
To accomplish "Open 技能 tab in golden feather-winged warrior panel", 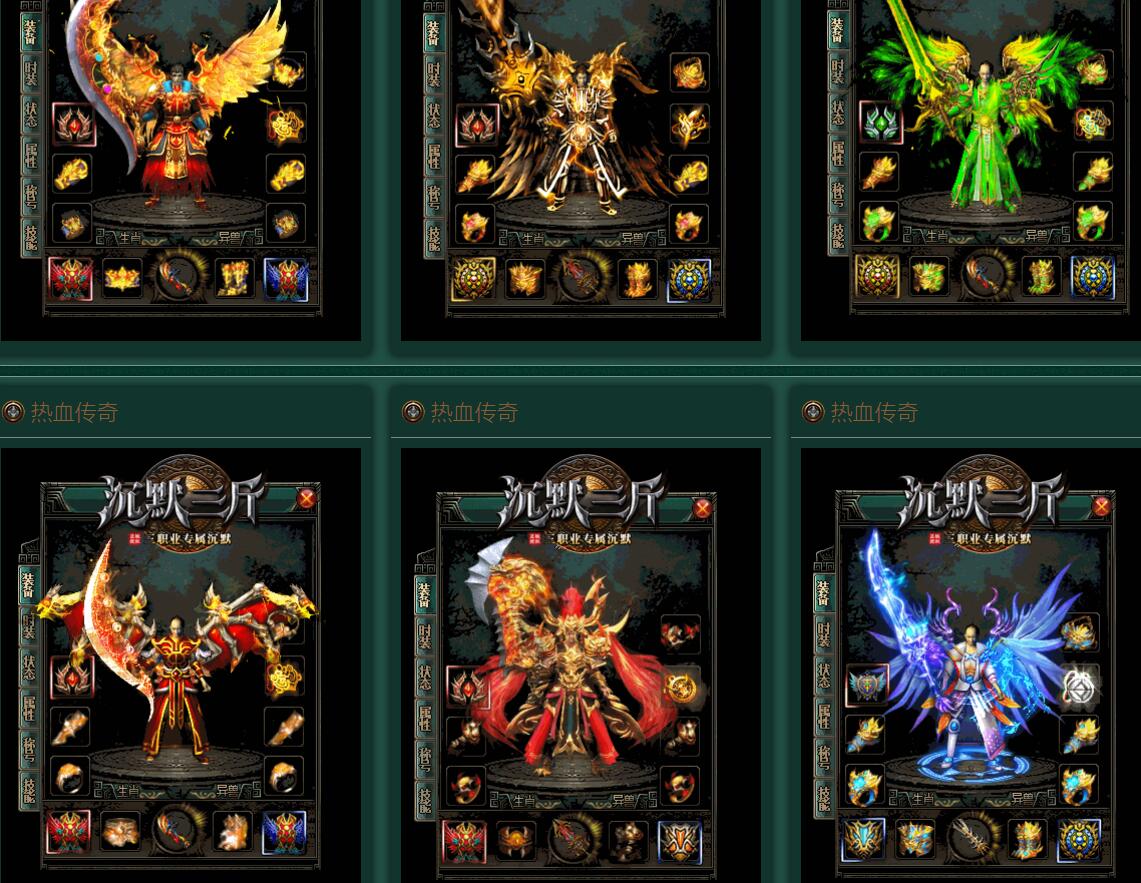I will 32,237.
